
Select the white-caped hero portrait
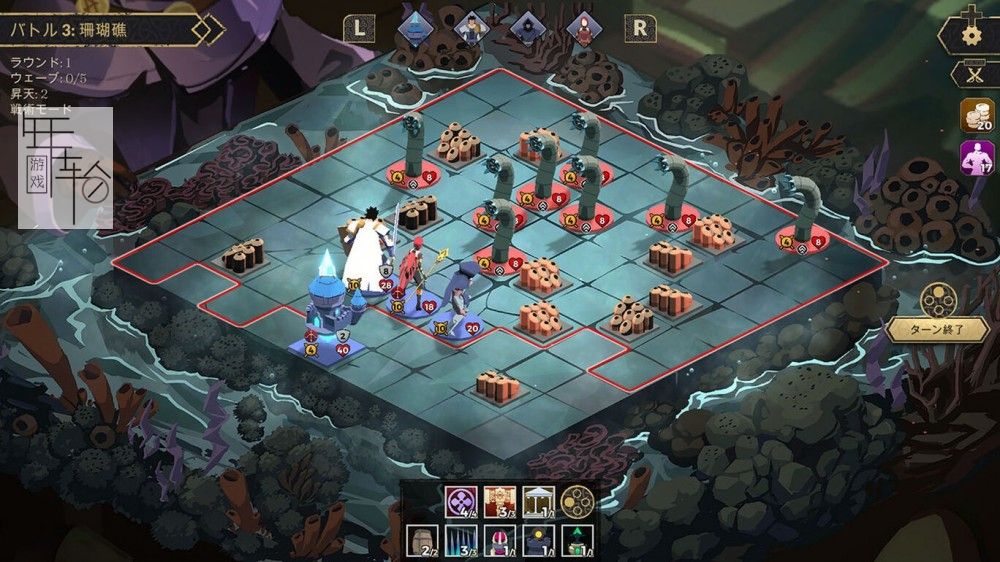pyautogui.click(x=470, y=28)
